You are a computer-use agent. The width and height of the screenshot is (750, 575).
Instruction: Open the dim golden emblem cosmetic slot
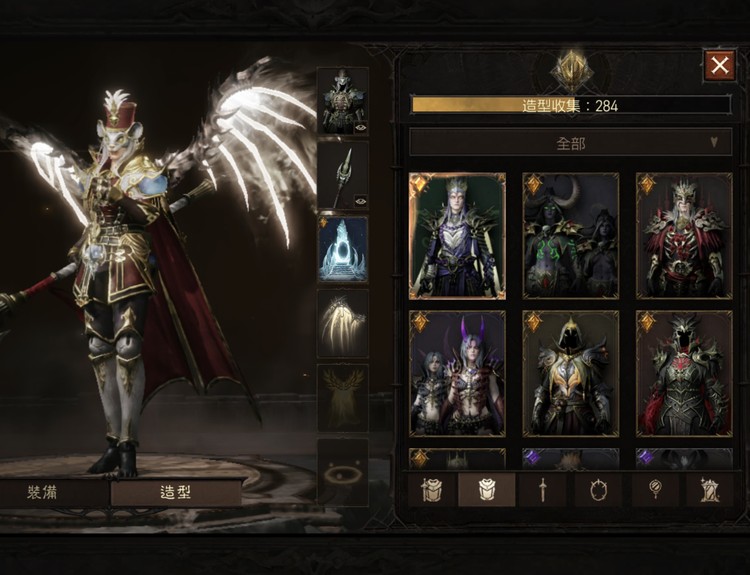click(343, 397)
